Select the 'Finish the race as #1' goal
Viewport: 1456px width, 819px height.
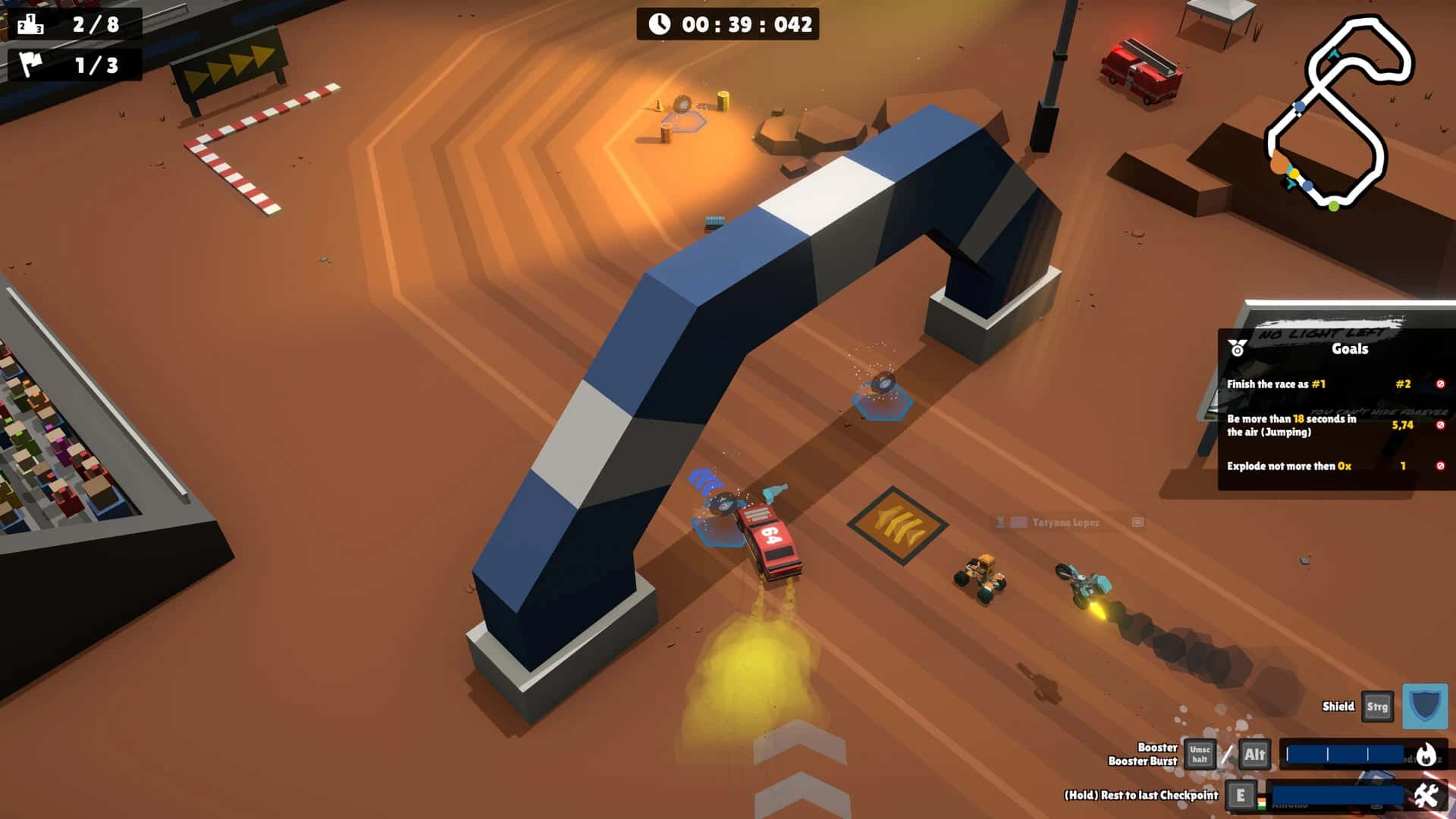[x=1276, y=384]
